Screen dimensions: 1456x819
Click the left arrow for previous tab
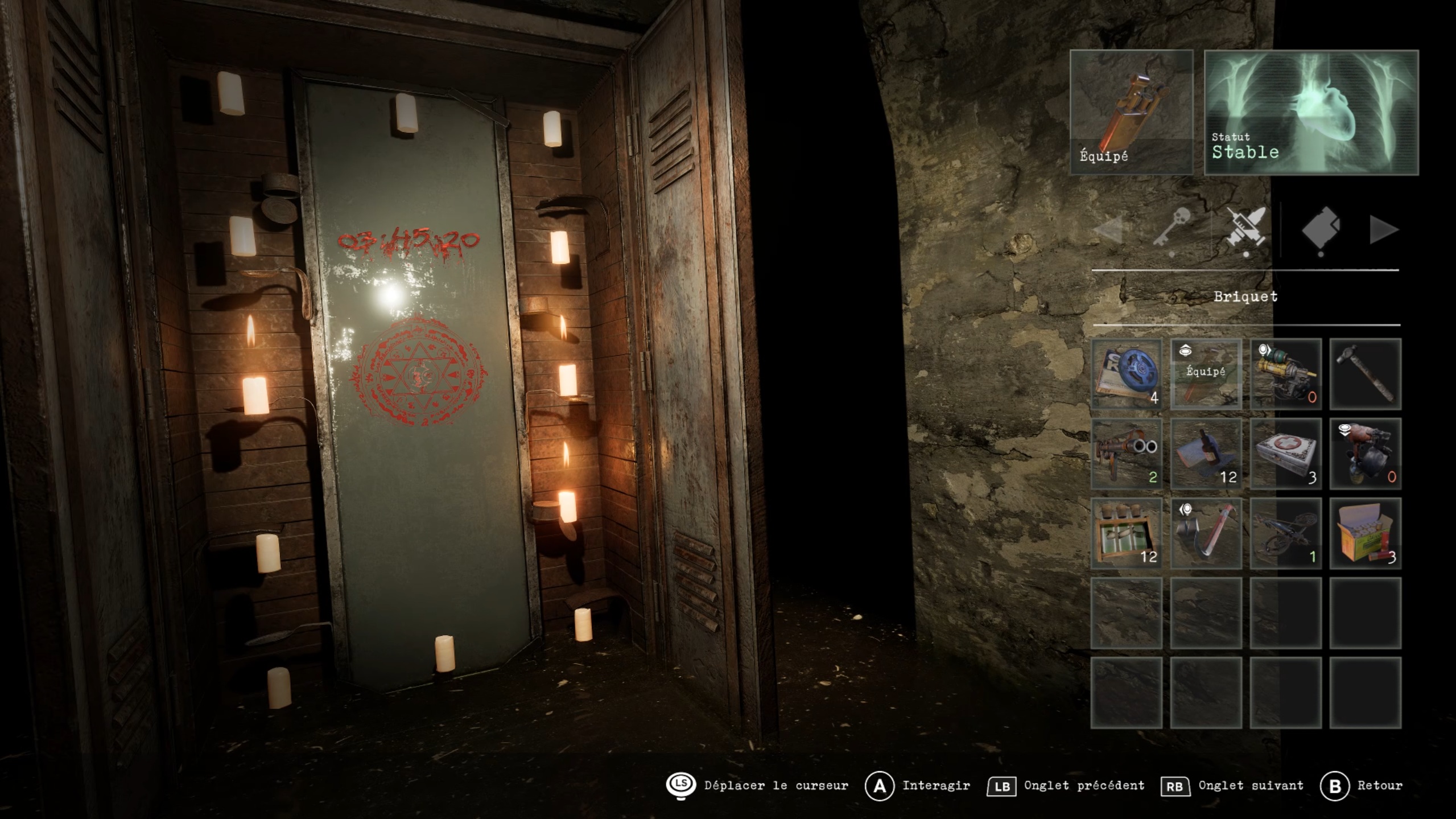[x=1108, y=230]
